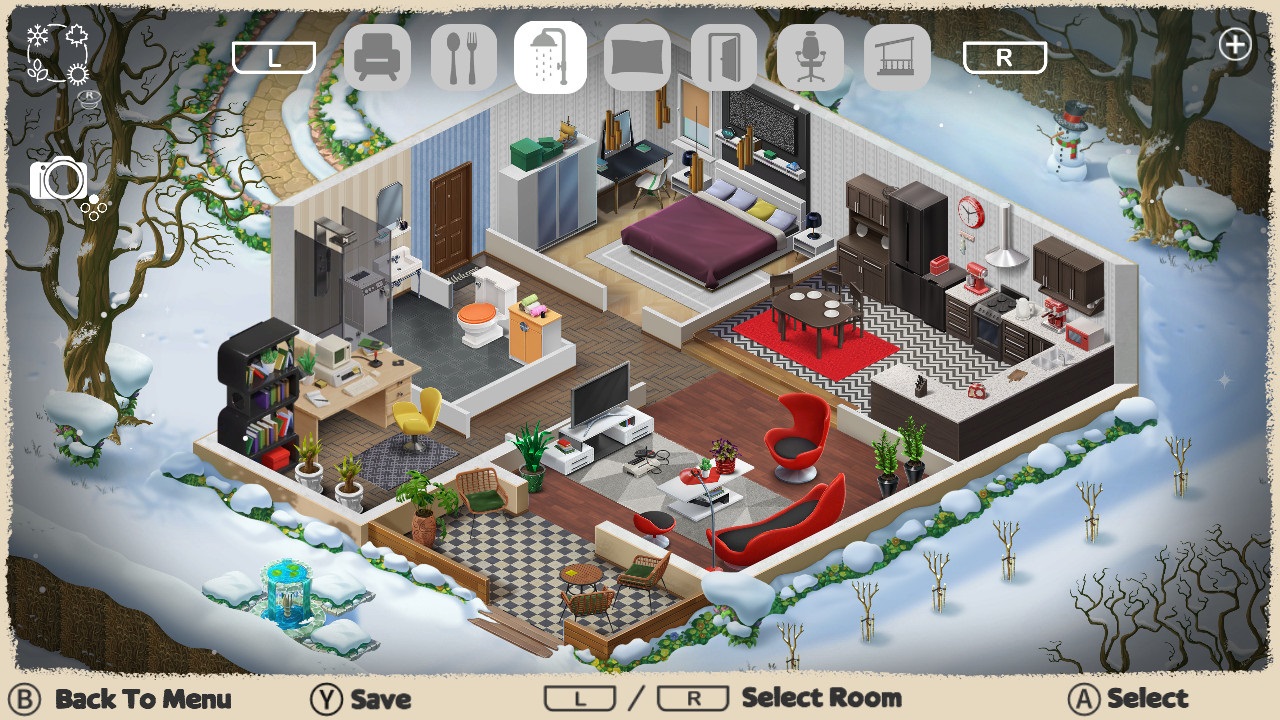Zoom in using the plus icon

coord(1236,44)
